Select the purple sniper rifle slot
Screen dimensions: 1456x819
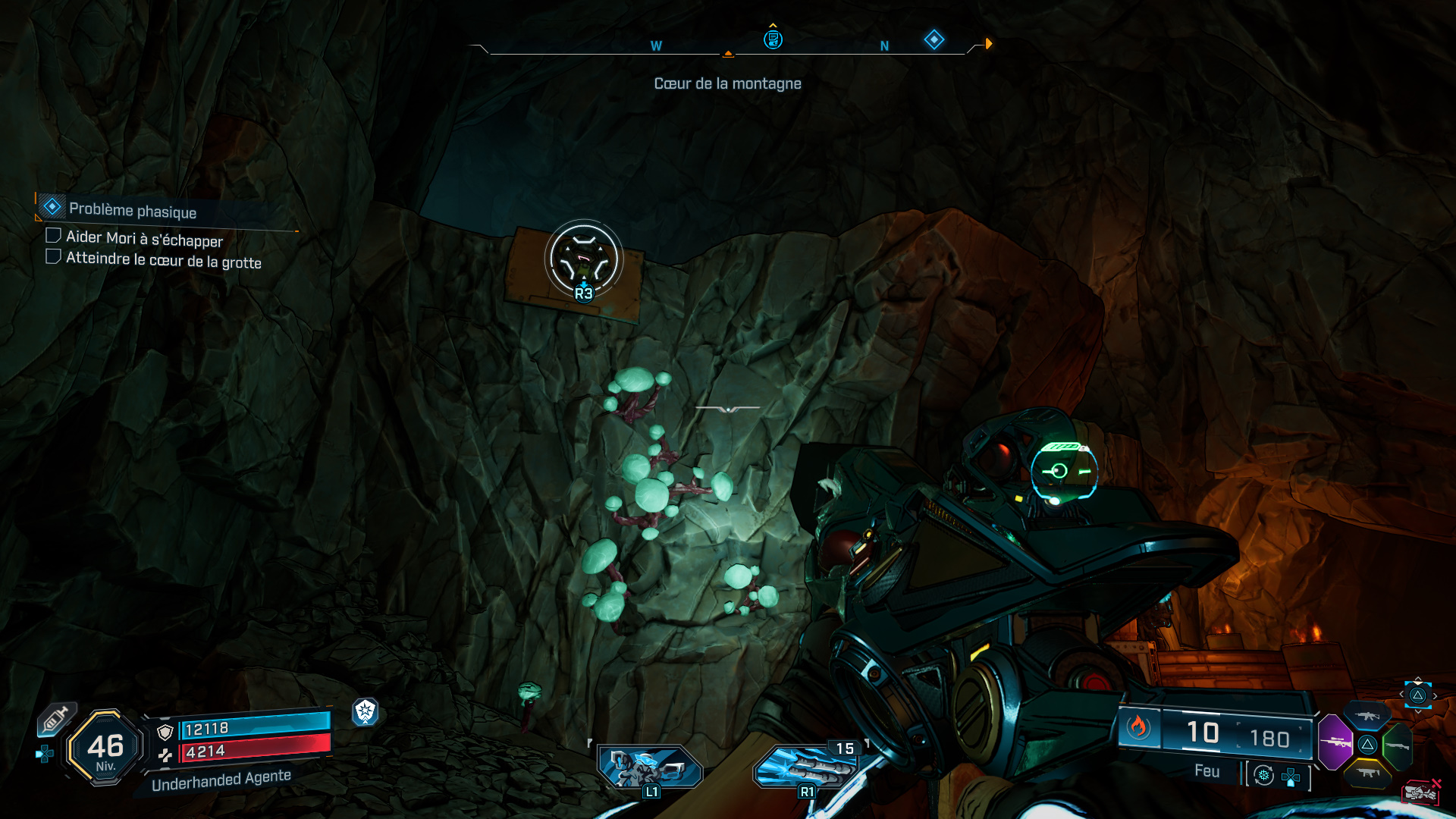click(1335, 742)
